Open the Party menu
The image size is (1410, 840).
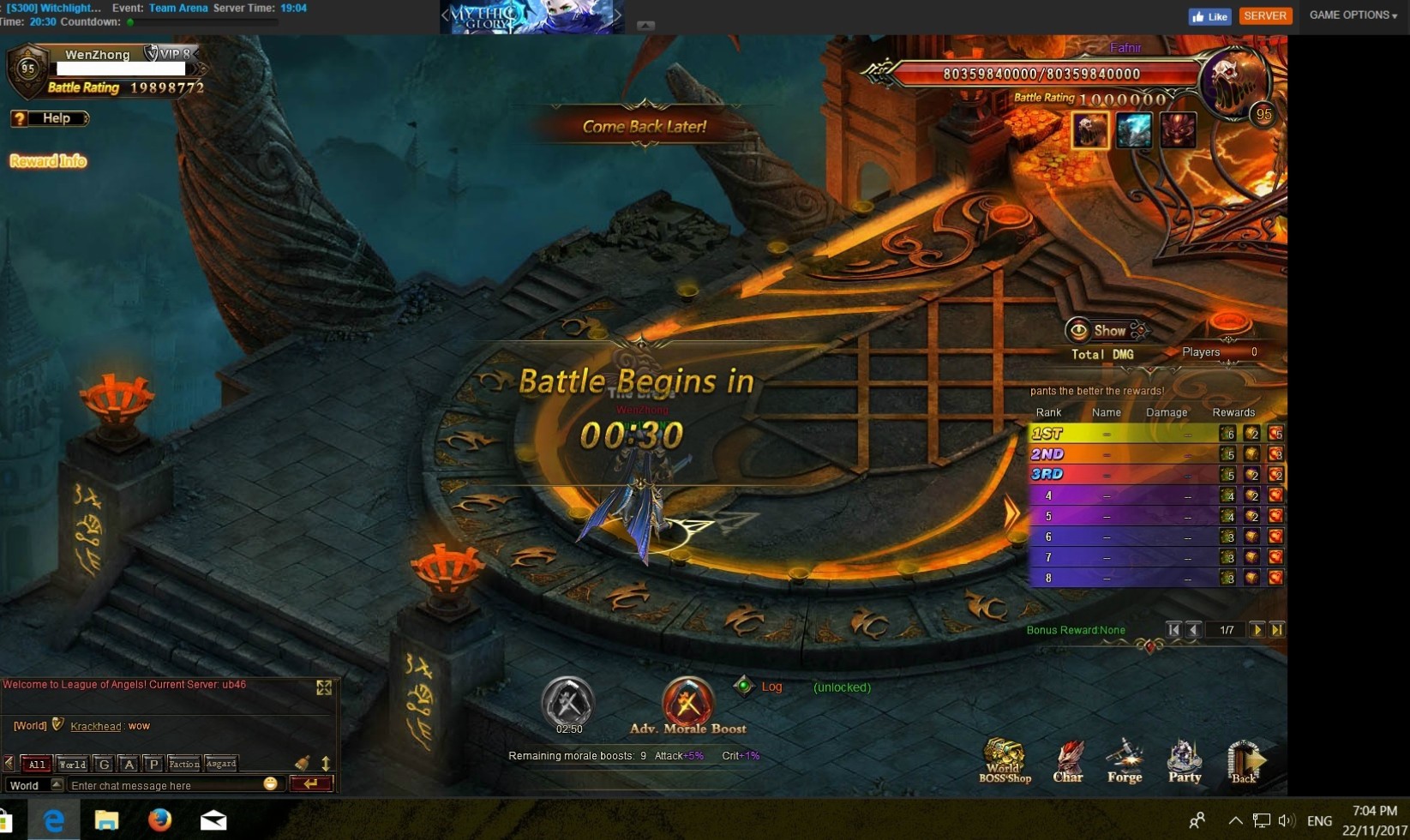pos(1185,760)
